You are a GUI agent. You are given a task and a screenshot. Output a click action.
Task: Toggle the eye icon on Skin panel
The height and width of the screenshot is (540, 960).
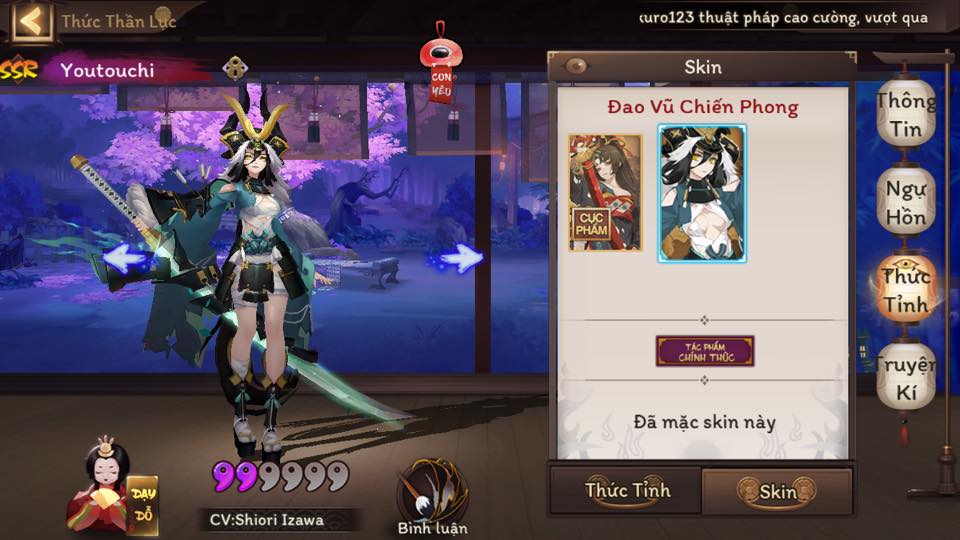pyautogui.click(x=575, y=67)
